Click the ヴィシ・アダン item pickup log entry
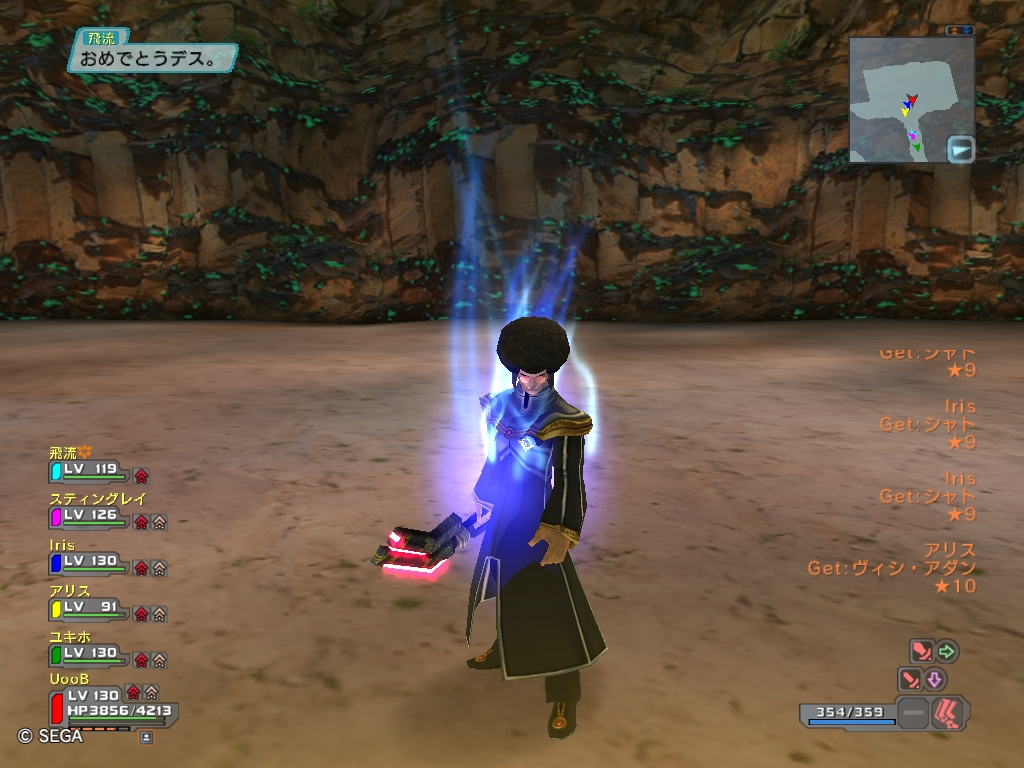Viewport: 1024px width, 768px height. point(892,568)
